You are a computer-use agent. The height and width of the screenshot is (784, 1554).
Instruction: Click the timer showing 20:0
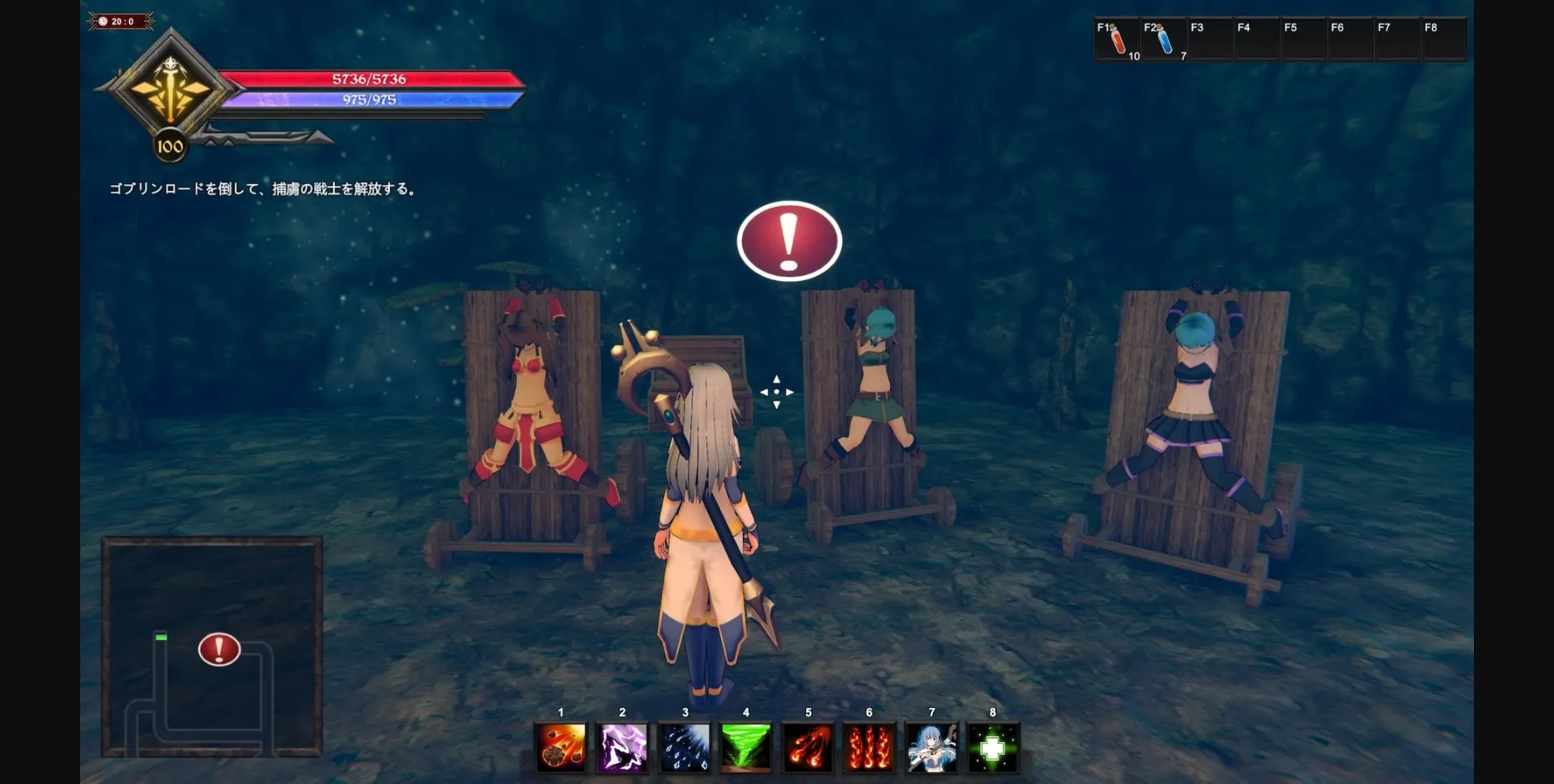tap(117, 22)
